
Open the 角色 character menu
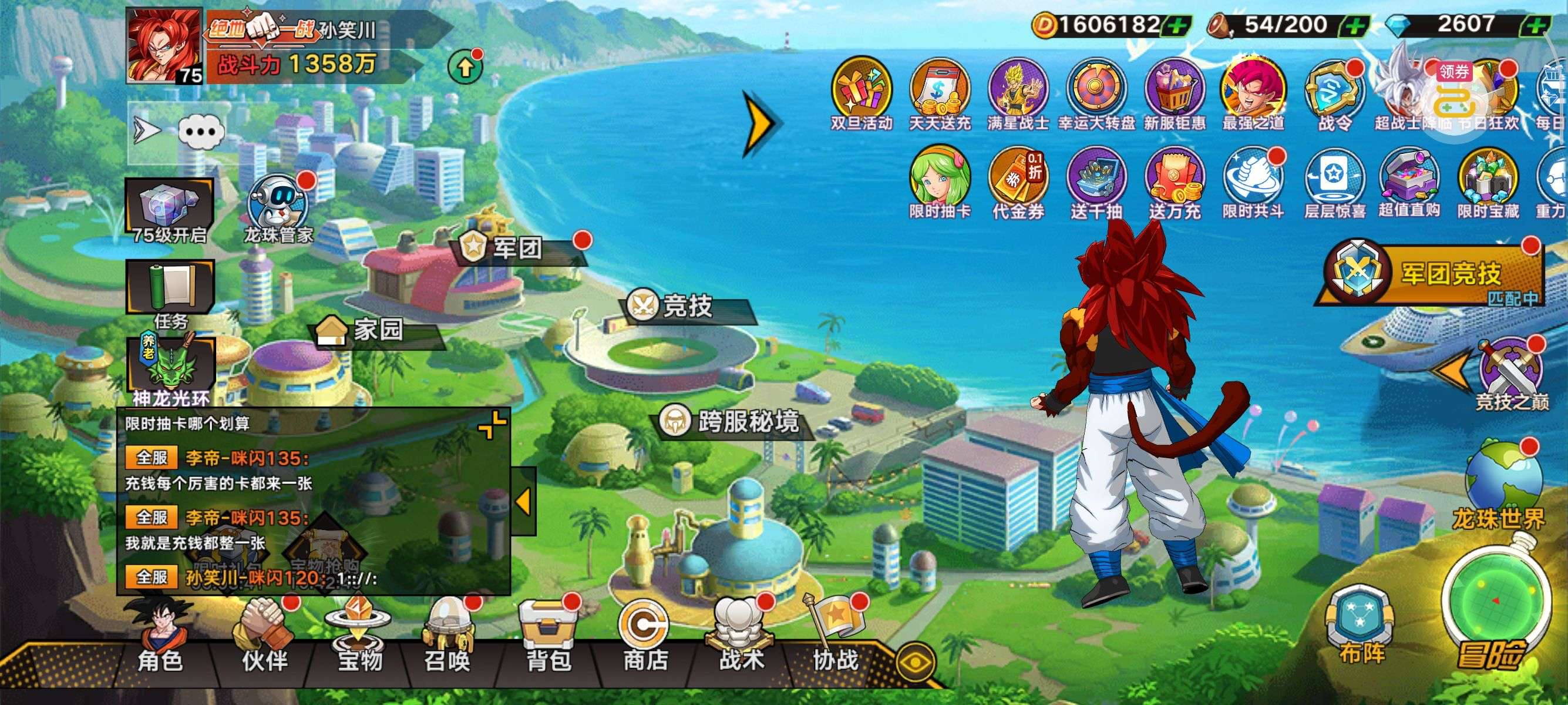click(x=161, y=639)
